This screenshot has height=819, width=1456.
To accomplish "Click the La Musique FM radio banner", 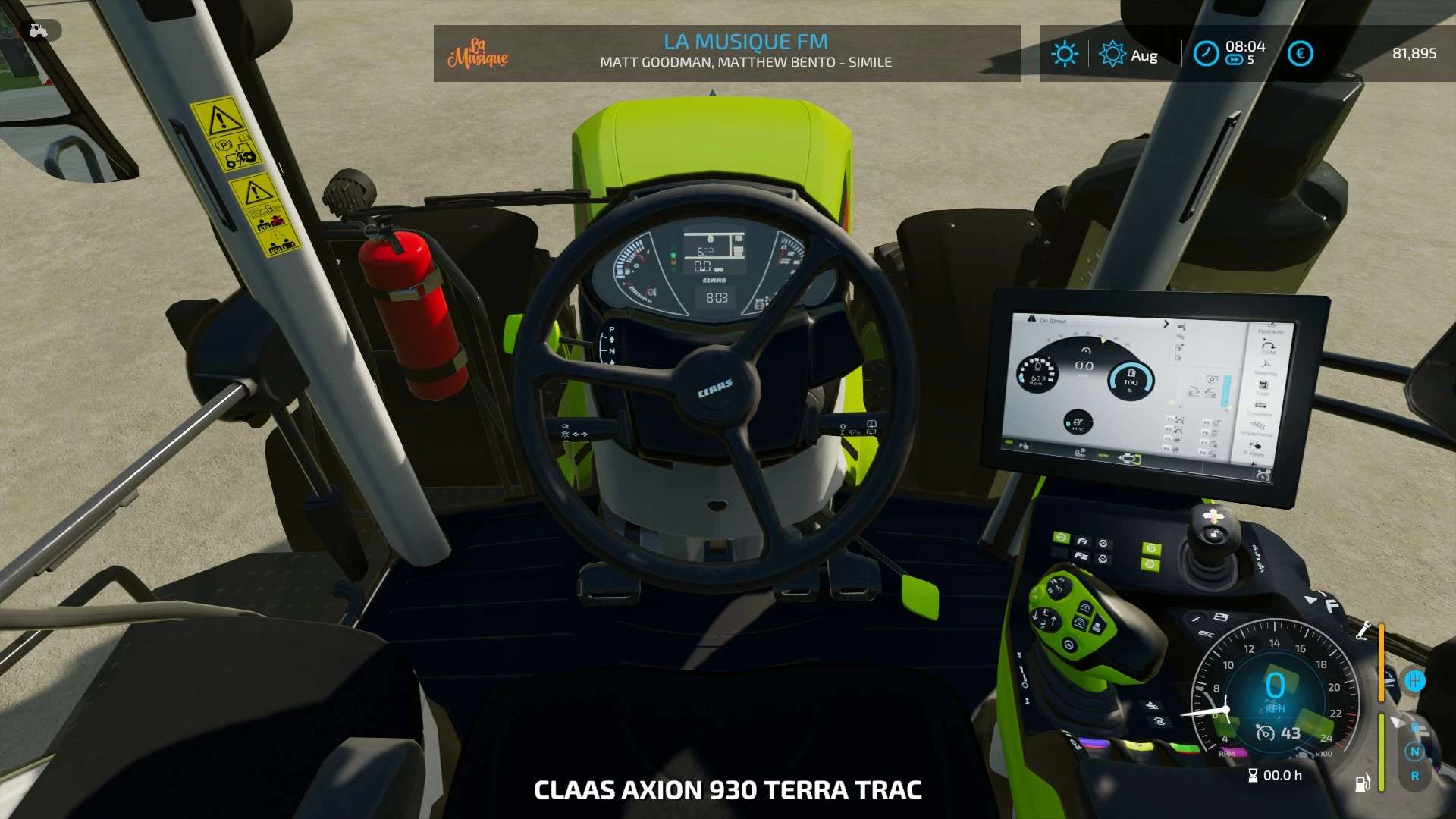I will pos(745,52).
